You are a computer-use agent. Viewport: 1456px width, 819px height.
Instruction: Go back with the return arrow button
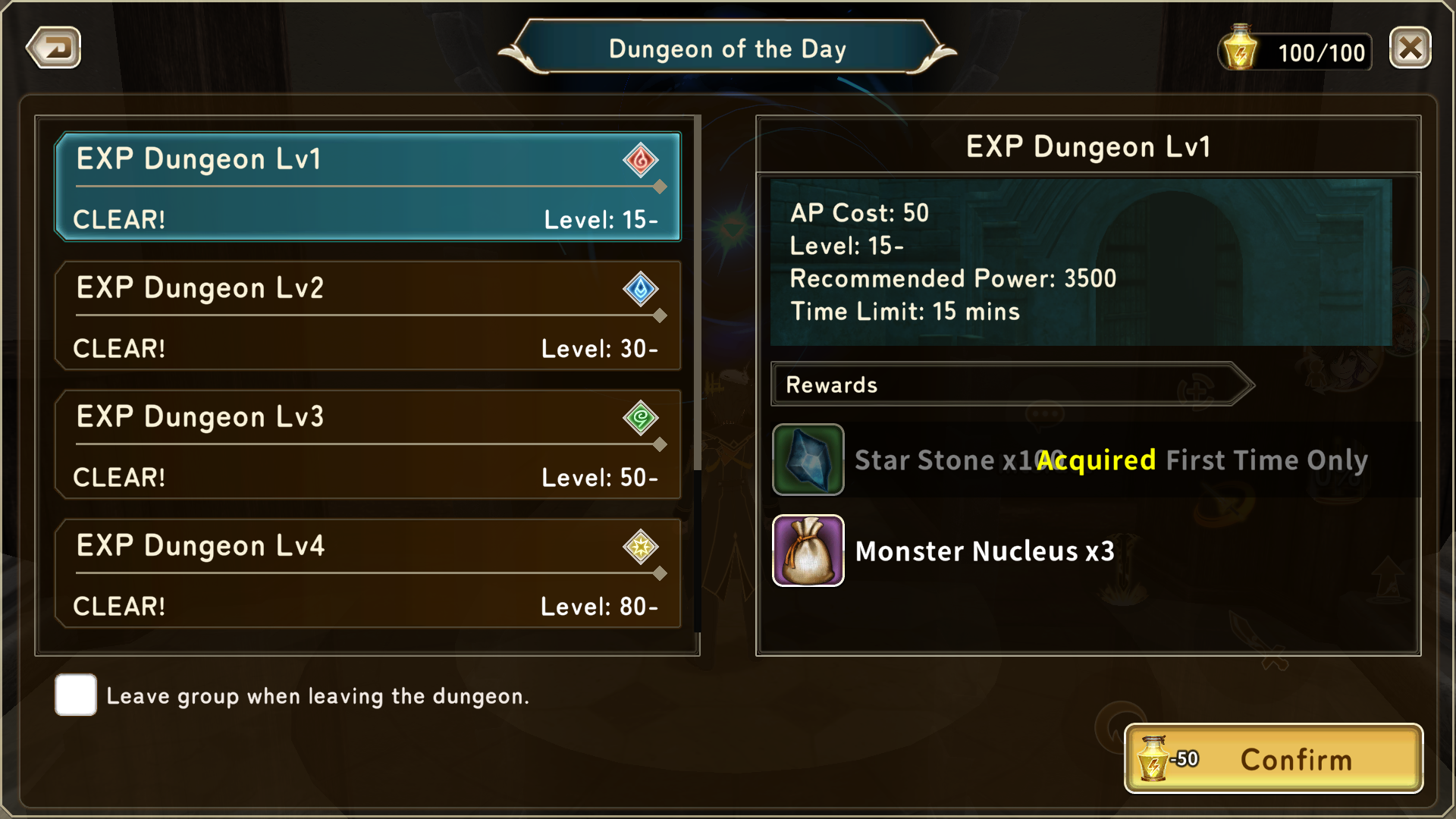tap(54, 49)
